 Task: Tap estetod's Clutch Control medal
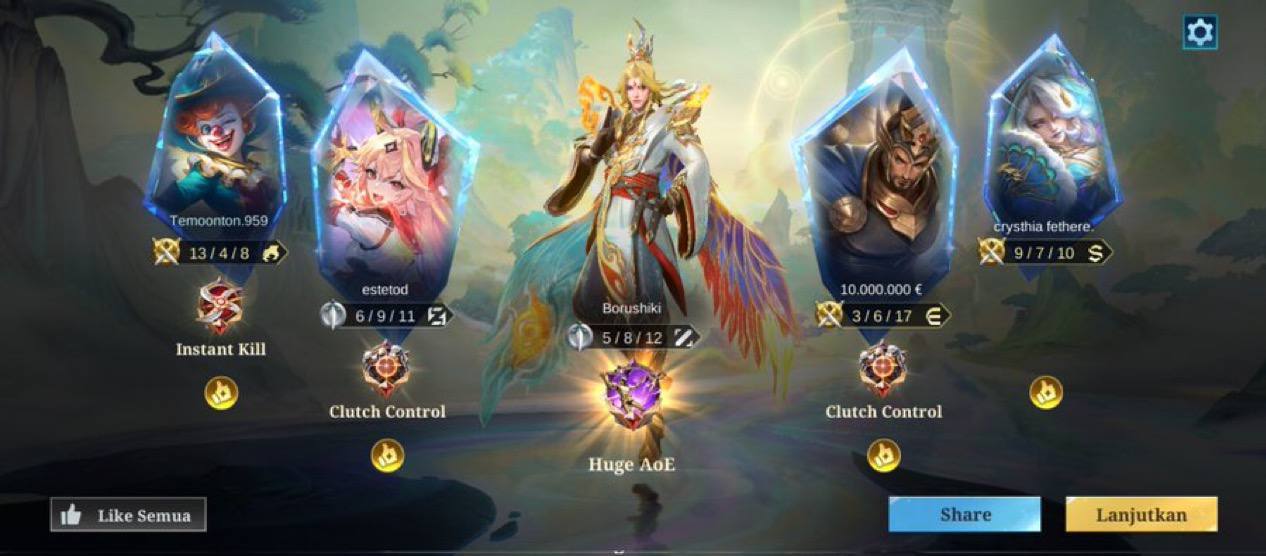(386, 369)
